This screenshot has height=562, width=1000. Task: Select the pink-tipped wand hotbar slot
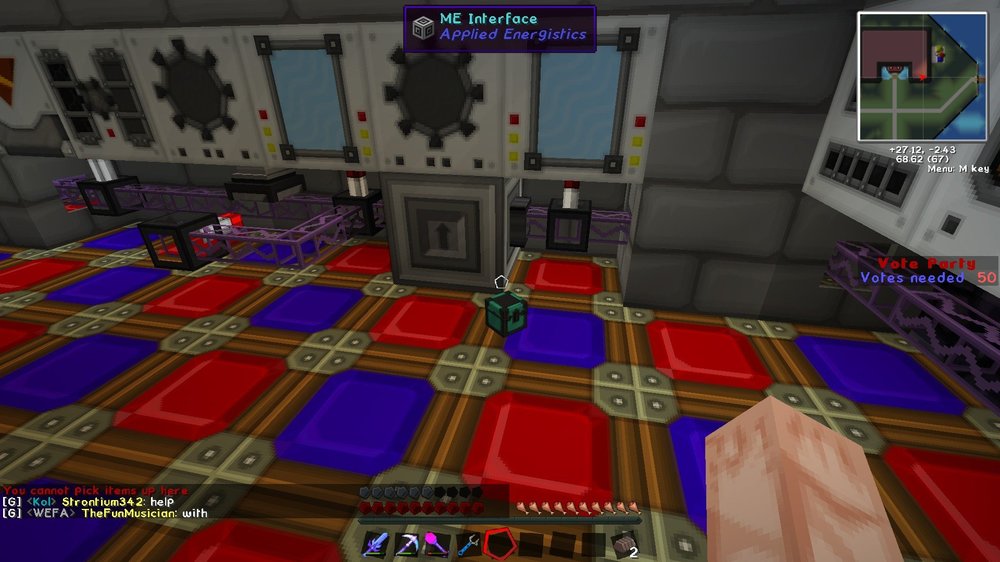click(x=437, y=544)
